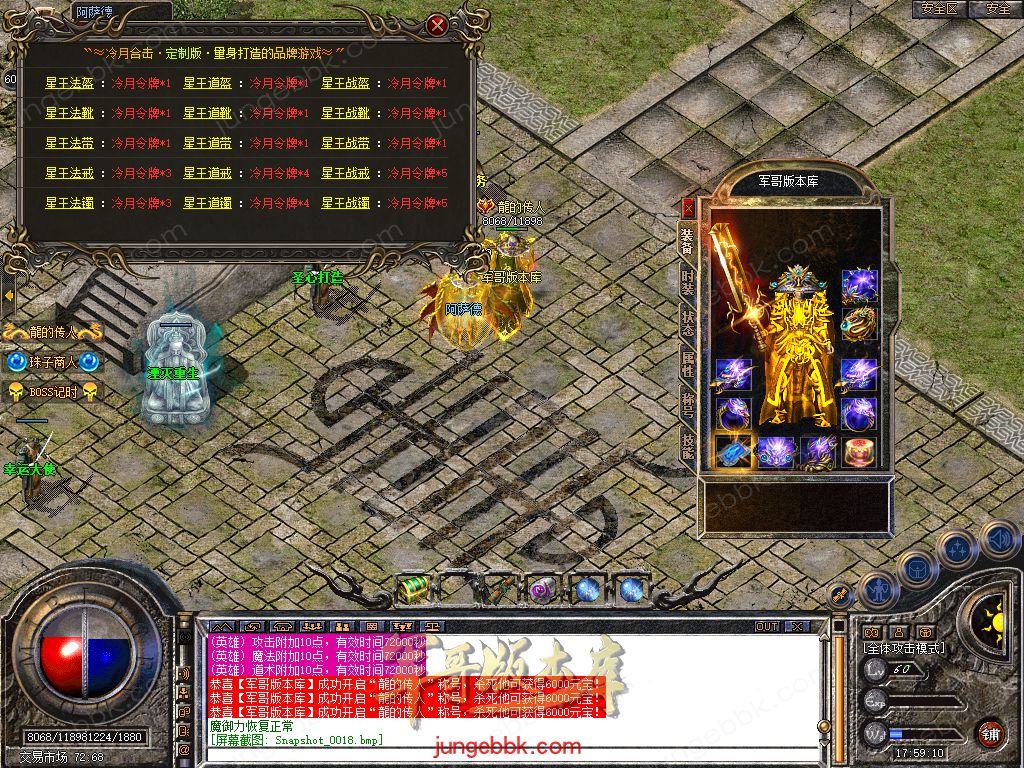Toggle the speaker sound button
Screen dimensions: 1024x768
tap(998, 540)
